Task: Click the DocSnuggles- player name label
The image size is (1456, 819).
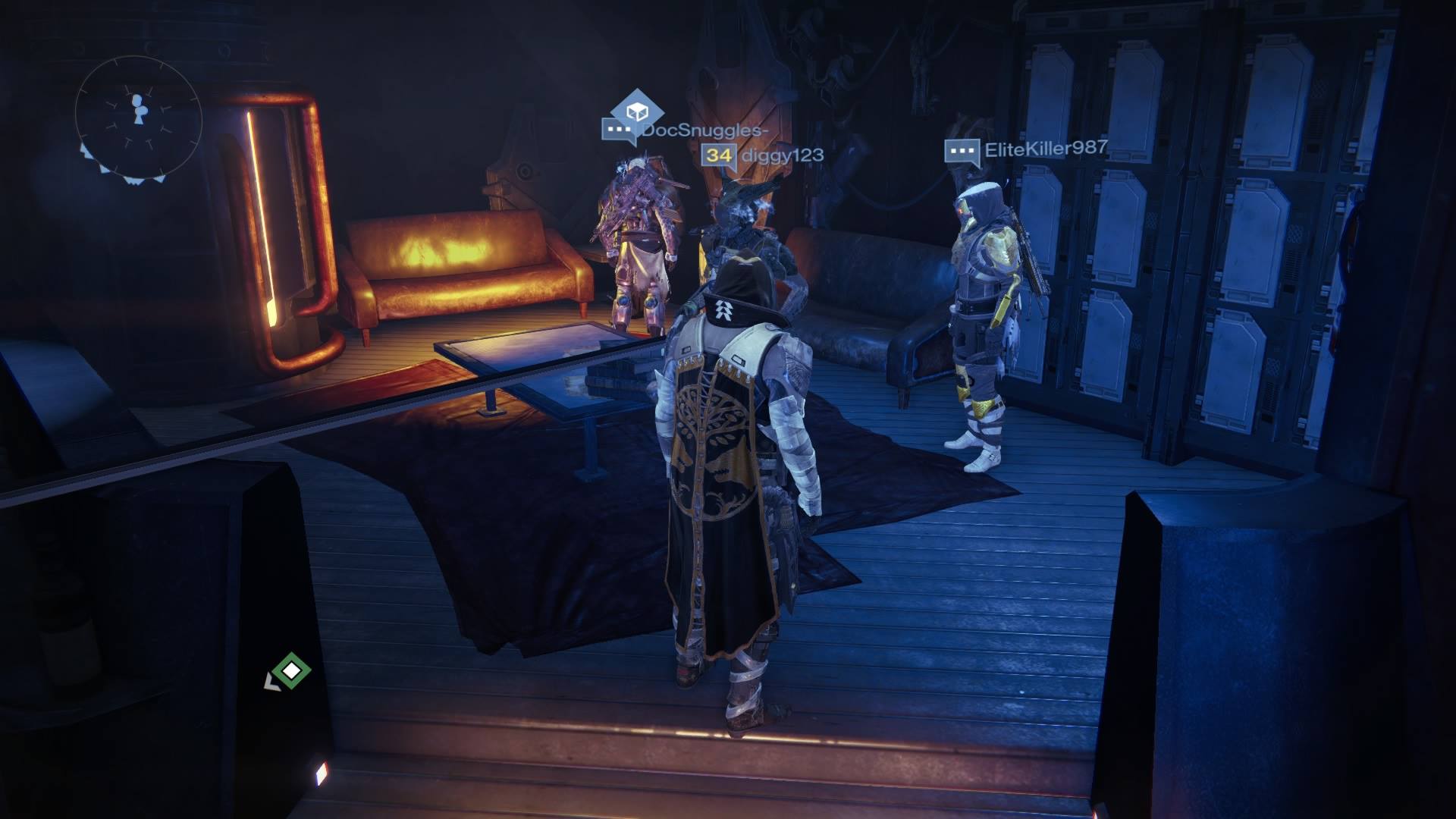Action: 707,132
